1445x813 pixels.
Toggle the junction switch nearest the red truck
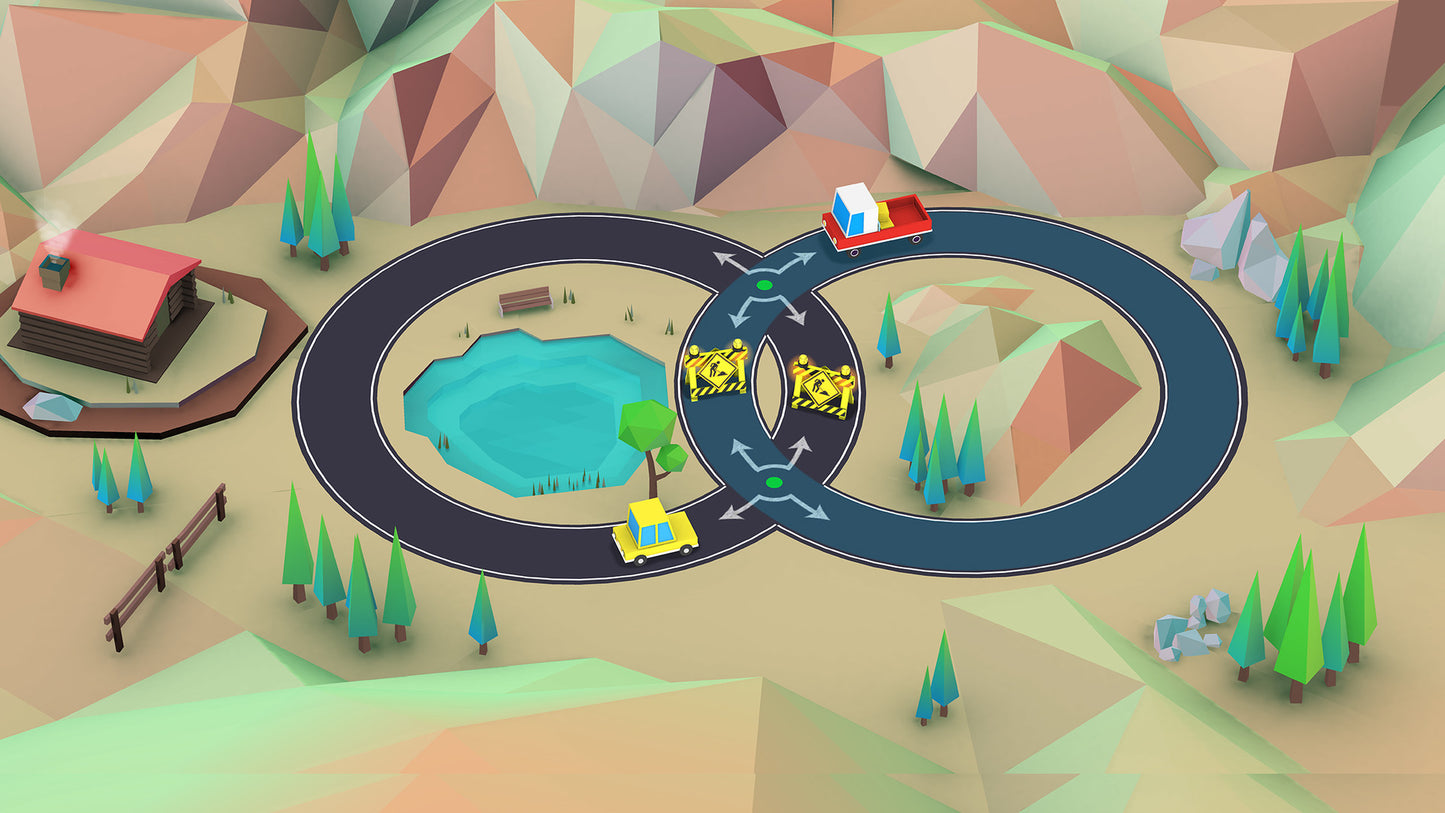[x=765, y=286]
